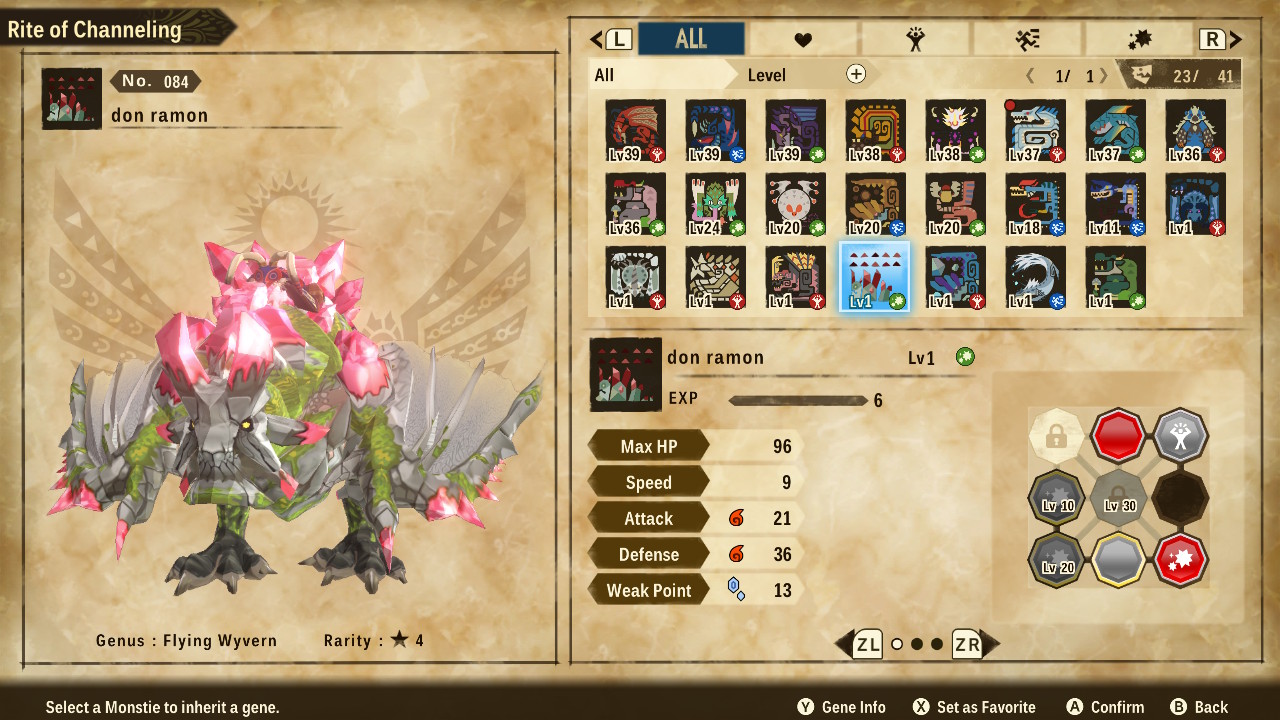The height and width of the screenshot is (720, 1280).
Task: Select the Lv37 Zamtrios shark monstie
Action: (x=1115, y=131)
